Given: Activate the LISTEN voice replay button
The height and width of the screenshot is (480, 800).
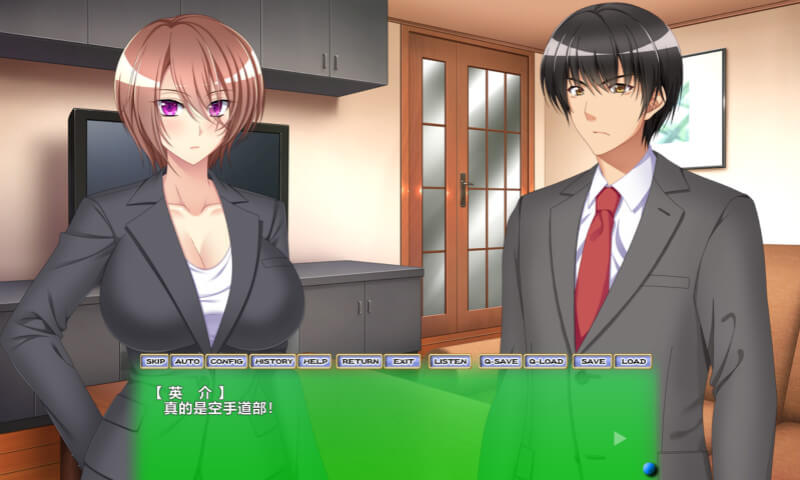Looking at the screenshot, I should (x=450, y=361).
